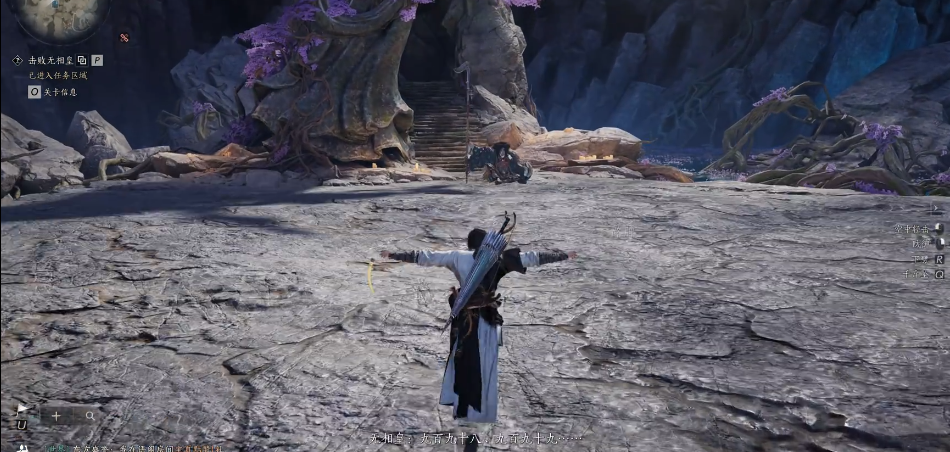Click the plus button near the chat
Viewport: 950px width, 452px height.
pyautogui.click(x=56, y=415)
